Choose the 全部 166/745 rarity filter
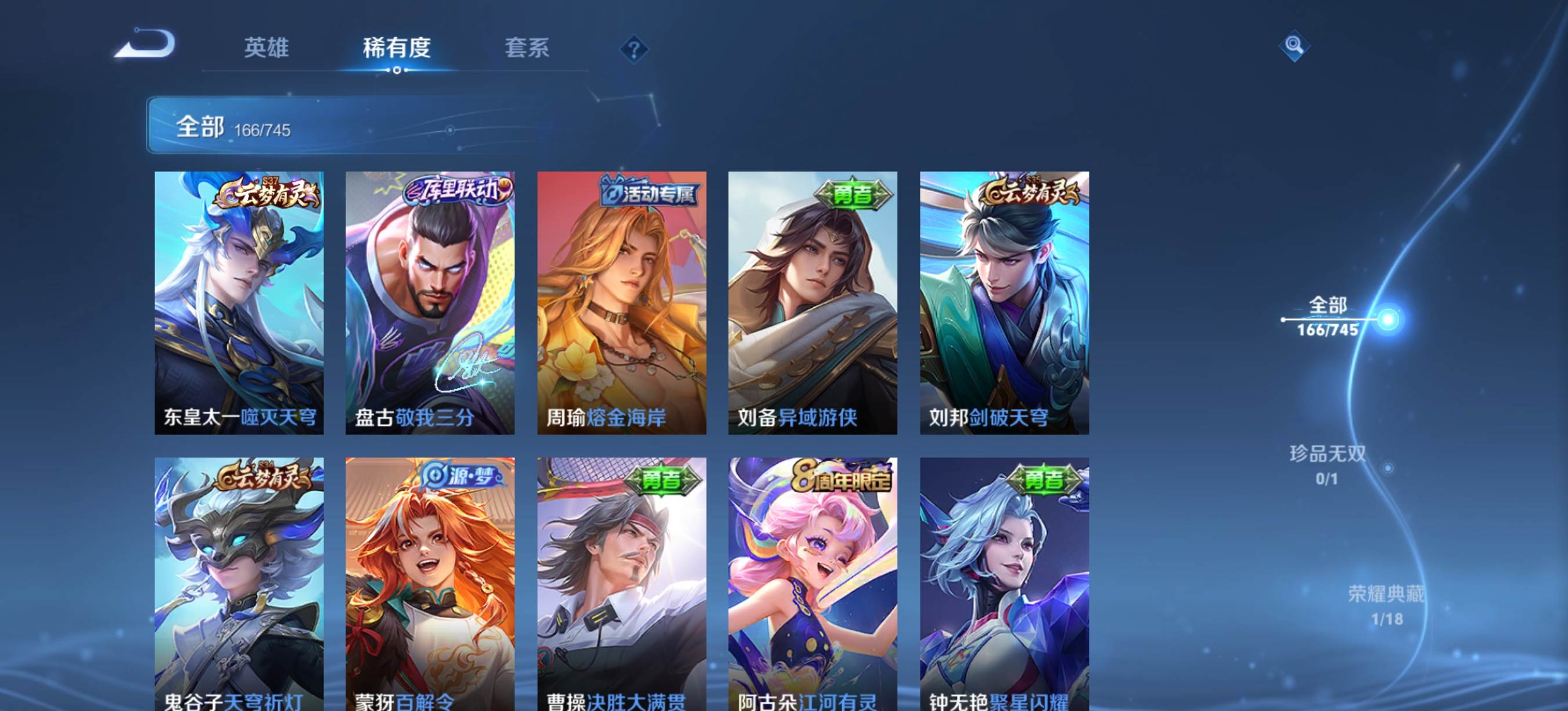Screen dimensions: 1568x711 coord(1328,317)
